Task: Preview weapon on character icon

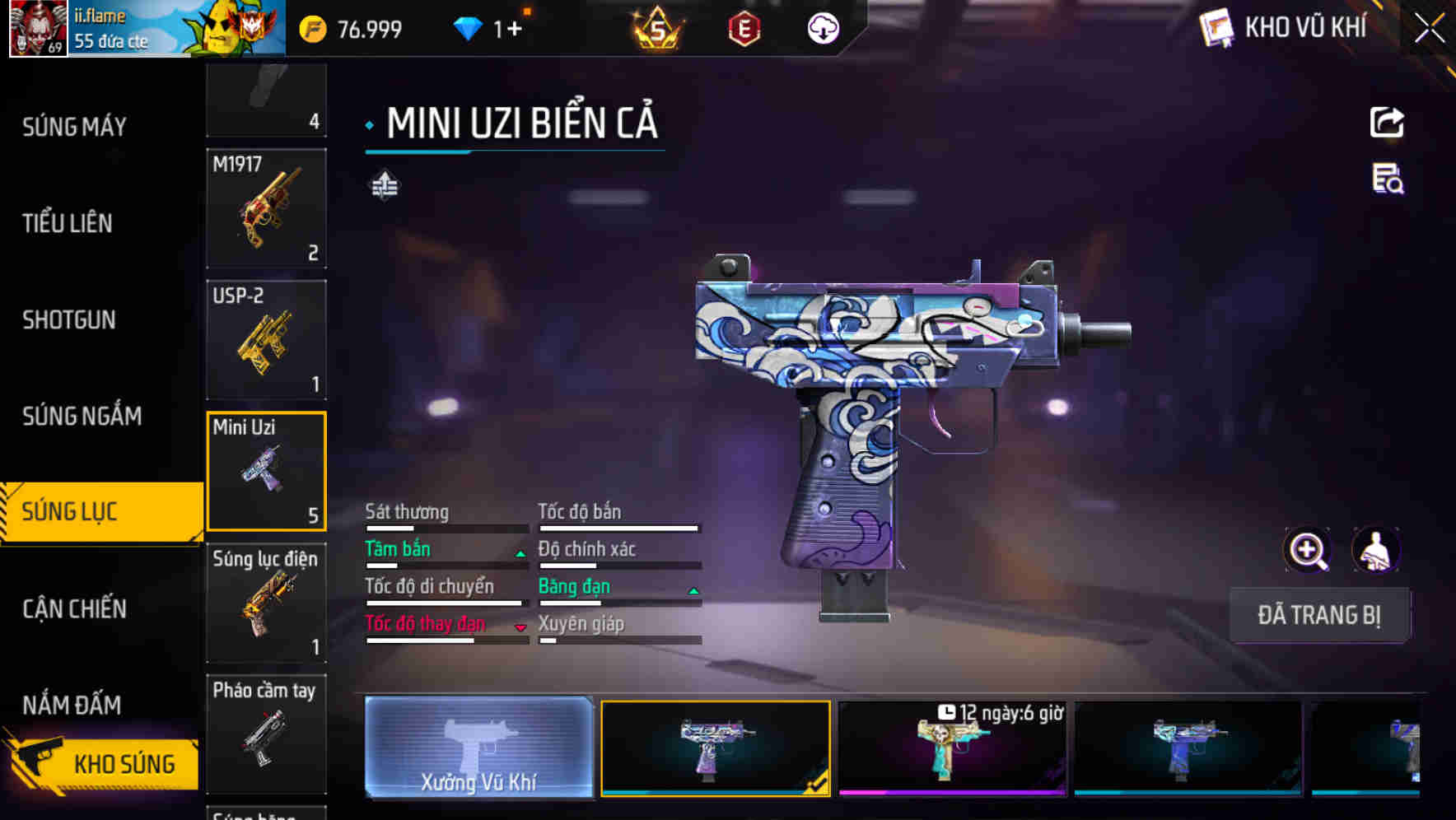Action: pos(1375,550)
